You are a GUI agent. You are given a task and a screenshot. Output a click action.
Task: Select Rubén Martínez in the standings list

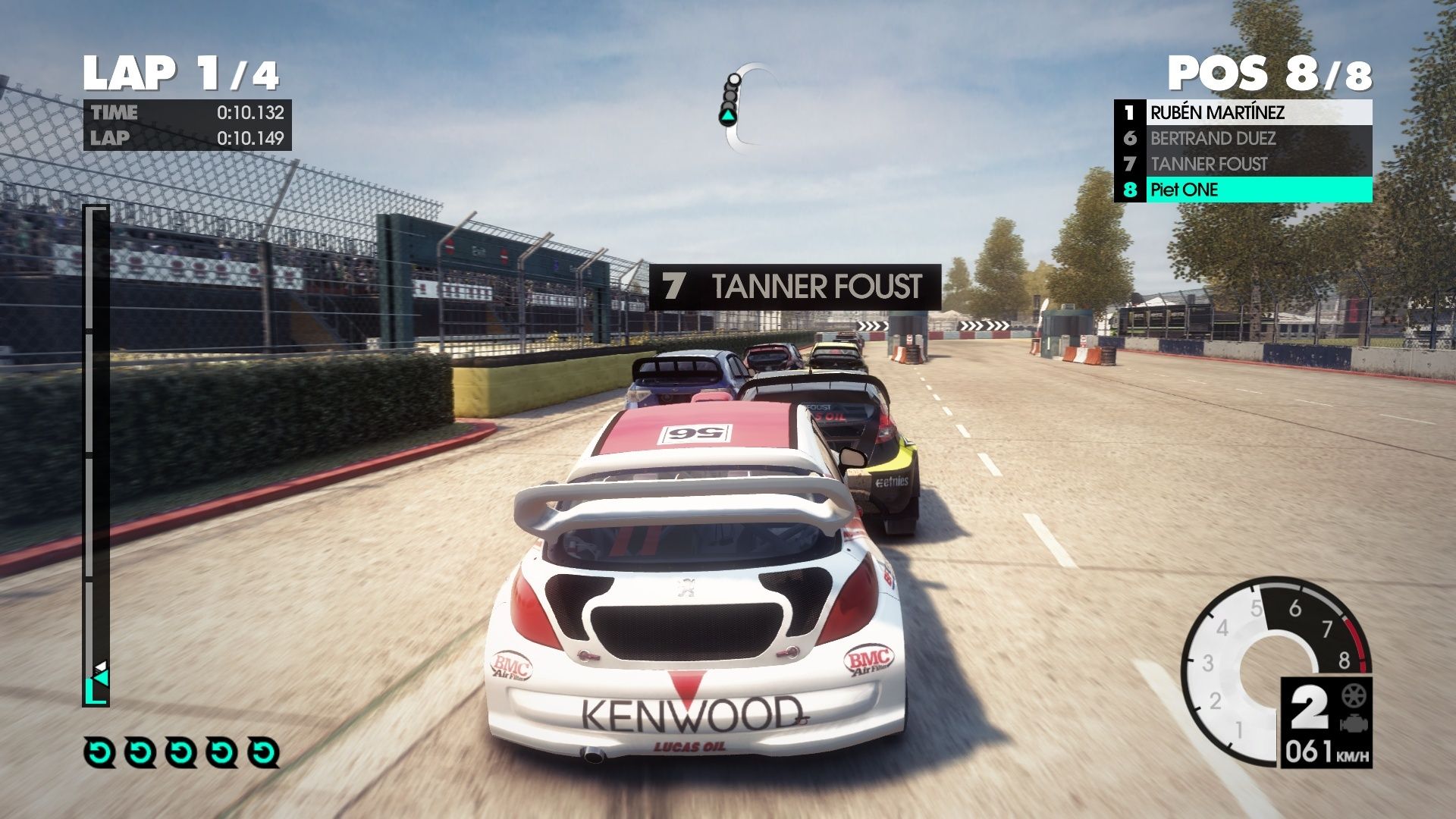[x=1244, y=113]
